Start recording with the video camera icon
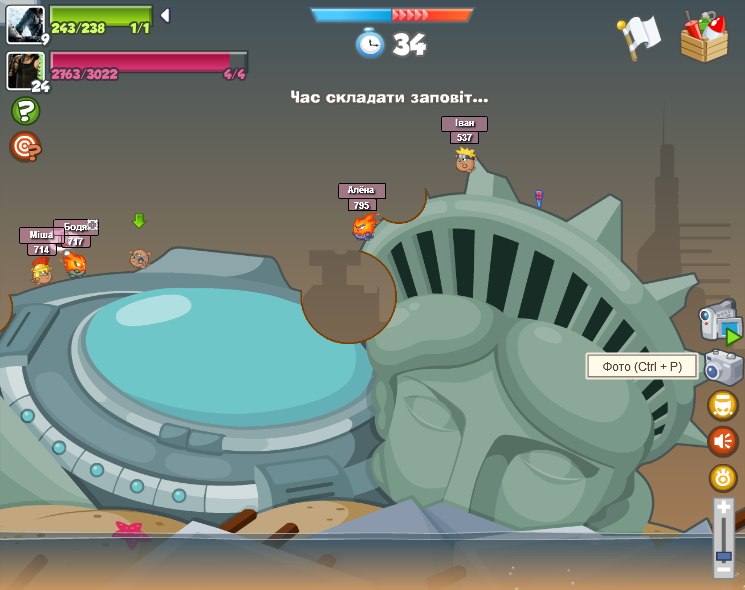This screenshot has width=745, height=590. click(718, 321)
